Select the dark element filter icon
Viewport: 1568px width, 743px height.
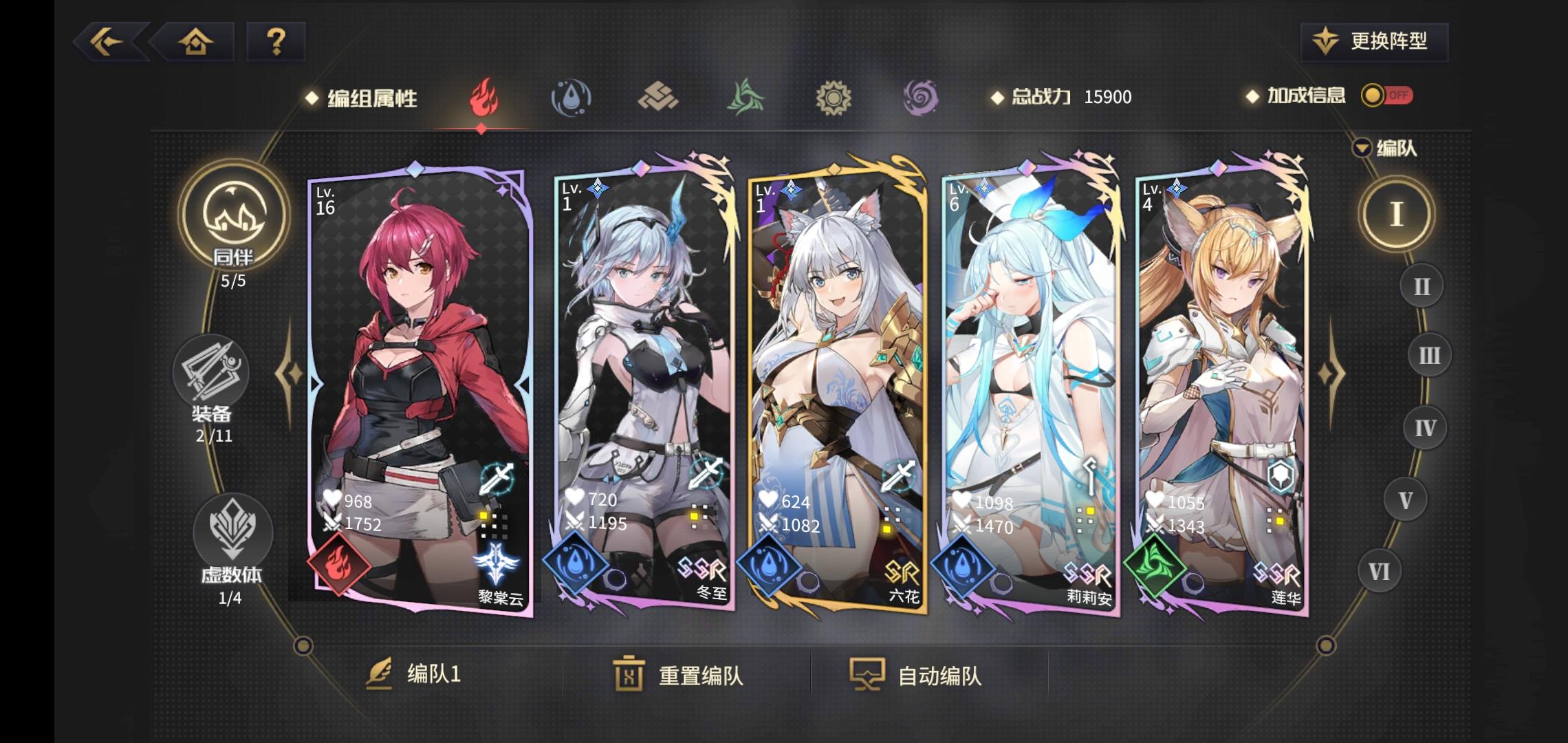[x=919, y=98]
